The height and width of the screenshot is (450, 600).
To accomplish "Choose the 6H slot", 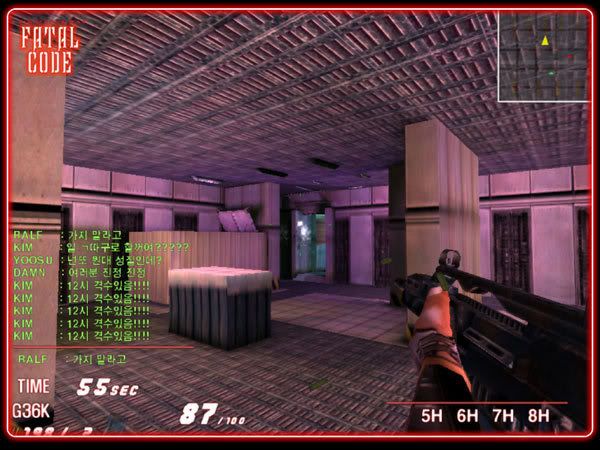I will 467,415.
